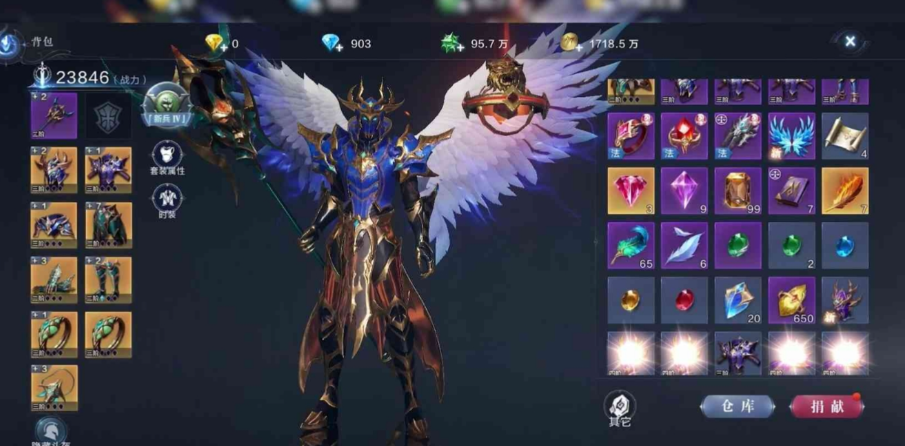905x446 pixels.
Task: Select the blue wings item
Action: 792,136
